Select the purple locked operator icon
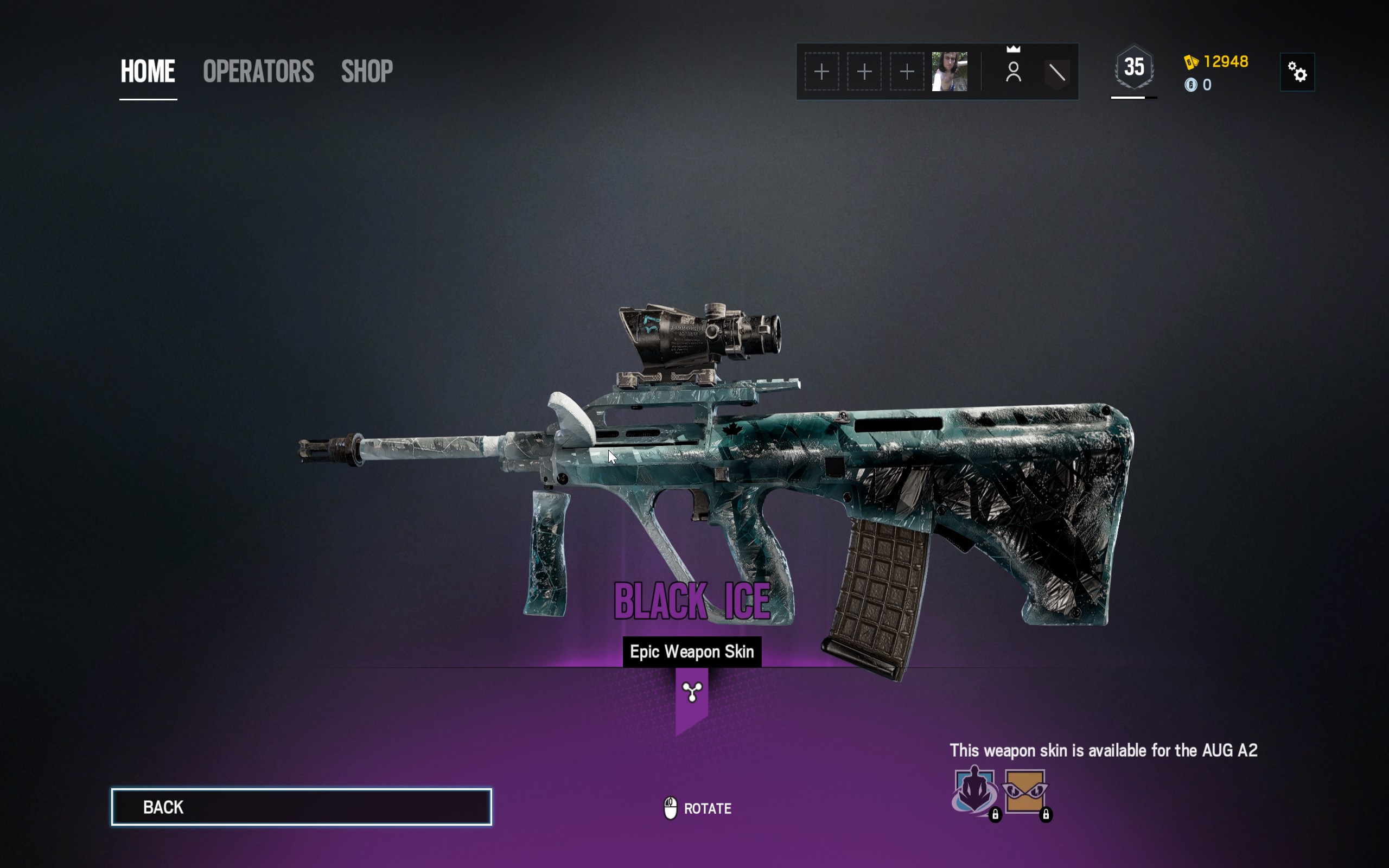Screen dimensions: 1389x868 [974, 791]
